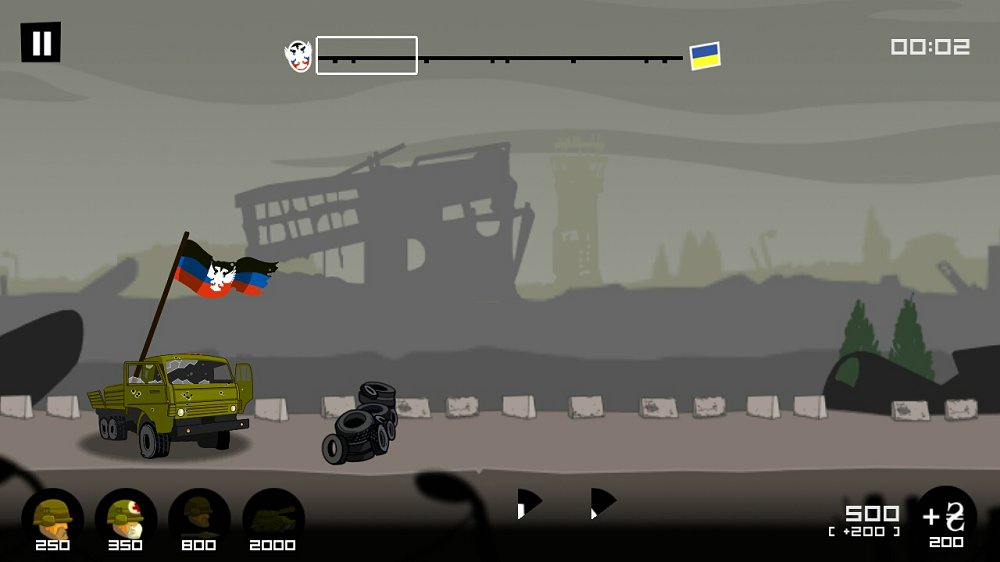
Task: Click the battlefield progress bar minimap
Action: [500, 58]
